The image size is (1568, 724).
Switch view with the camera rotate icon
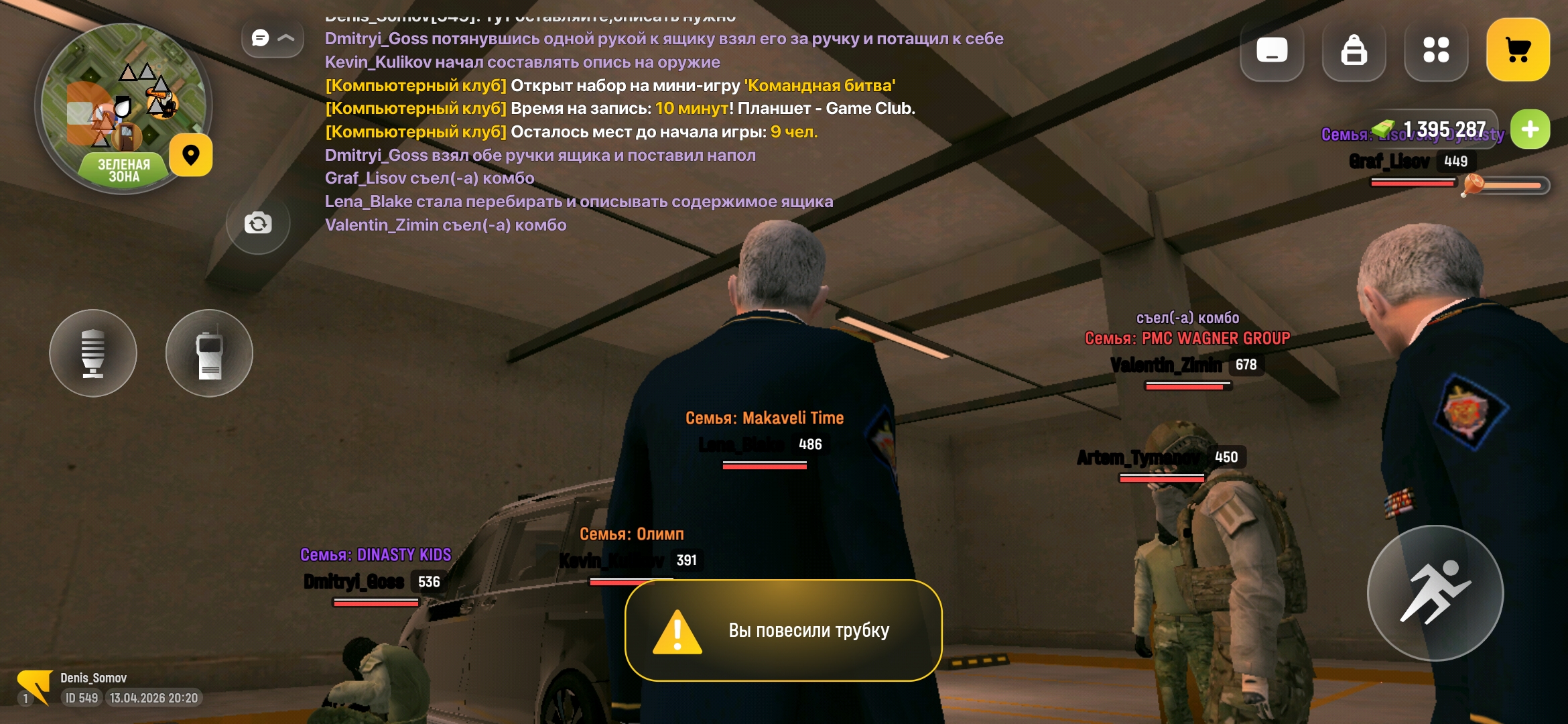tap(258, 223)
